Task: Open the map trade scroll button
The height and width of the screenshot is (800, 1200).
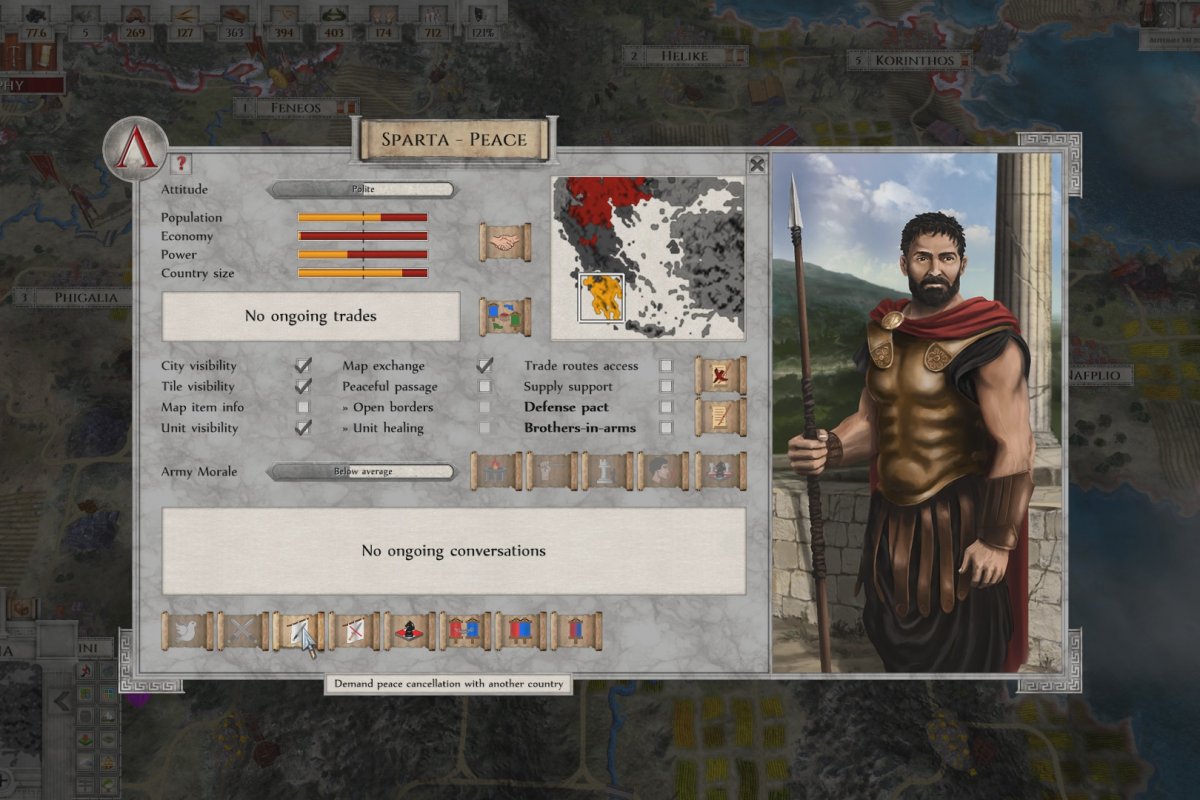Action: click(x=505, y=316)
